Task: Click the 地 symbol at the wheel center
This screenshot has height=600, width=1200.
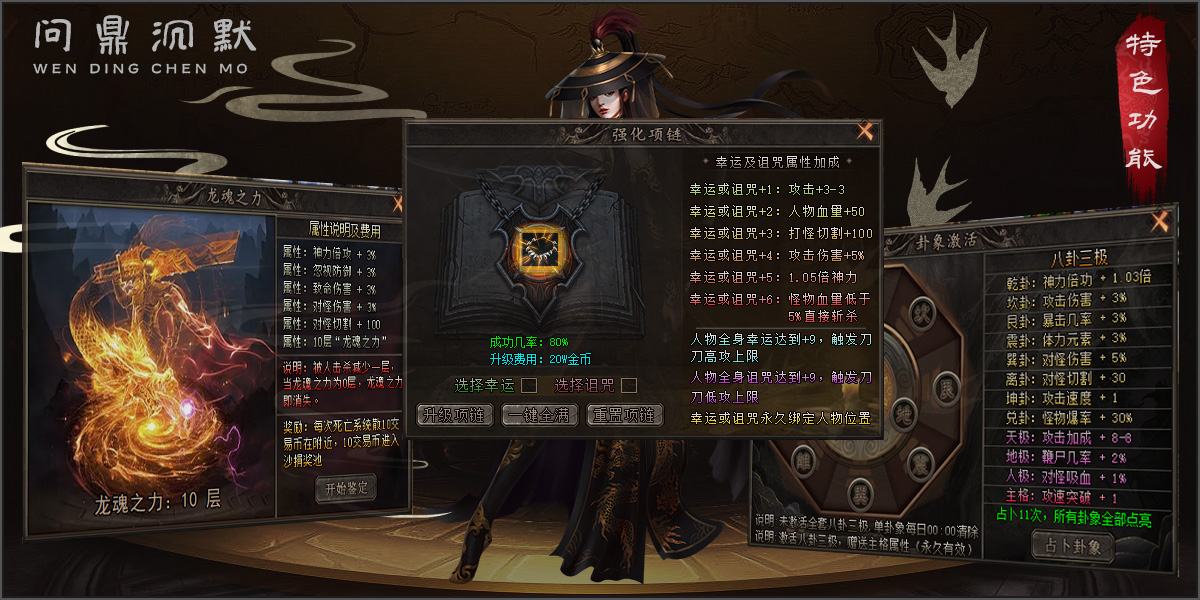Action: pos(902,413)
